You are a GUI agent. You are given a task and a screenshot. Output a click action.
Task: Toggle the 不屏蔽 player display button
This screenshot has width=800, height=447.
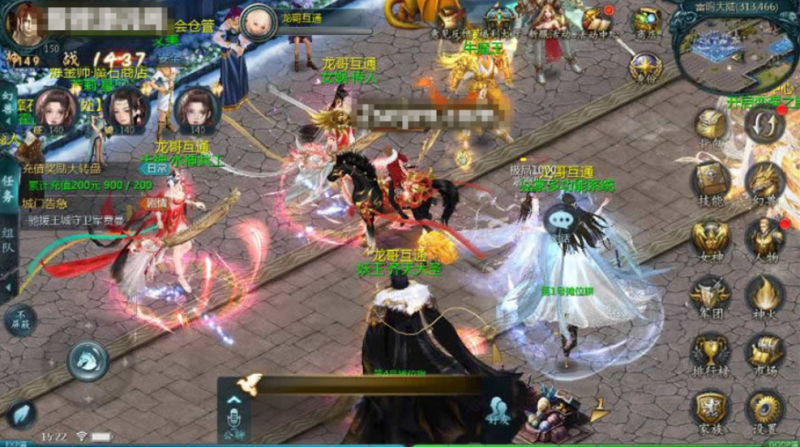click(x=18, y=321)
